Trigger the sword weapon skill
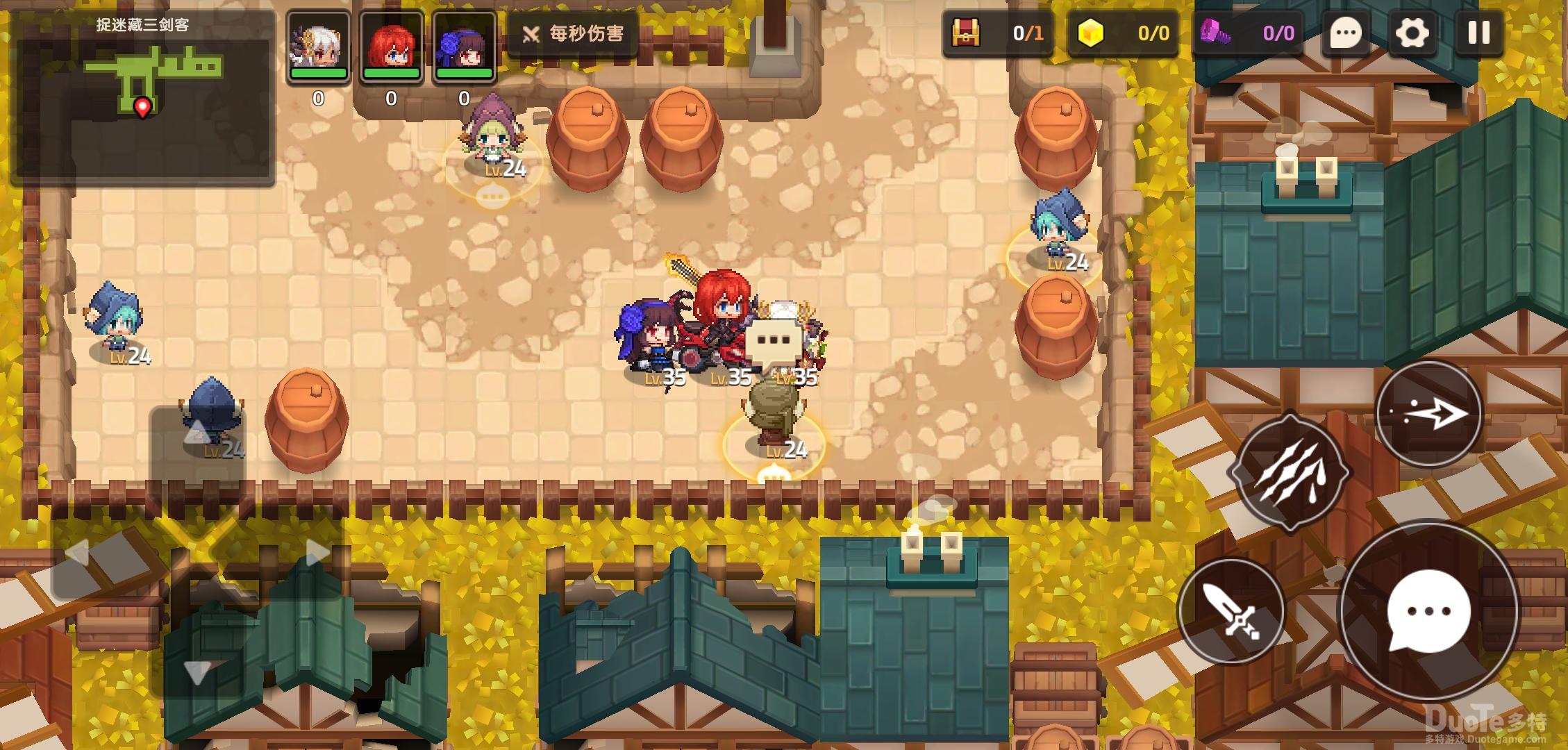 [1231, 612]
